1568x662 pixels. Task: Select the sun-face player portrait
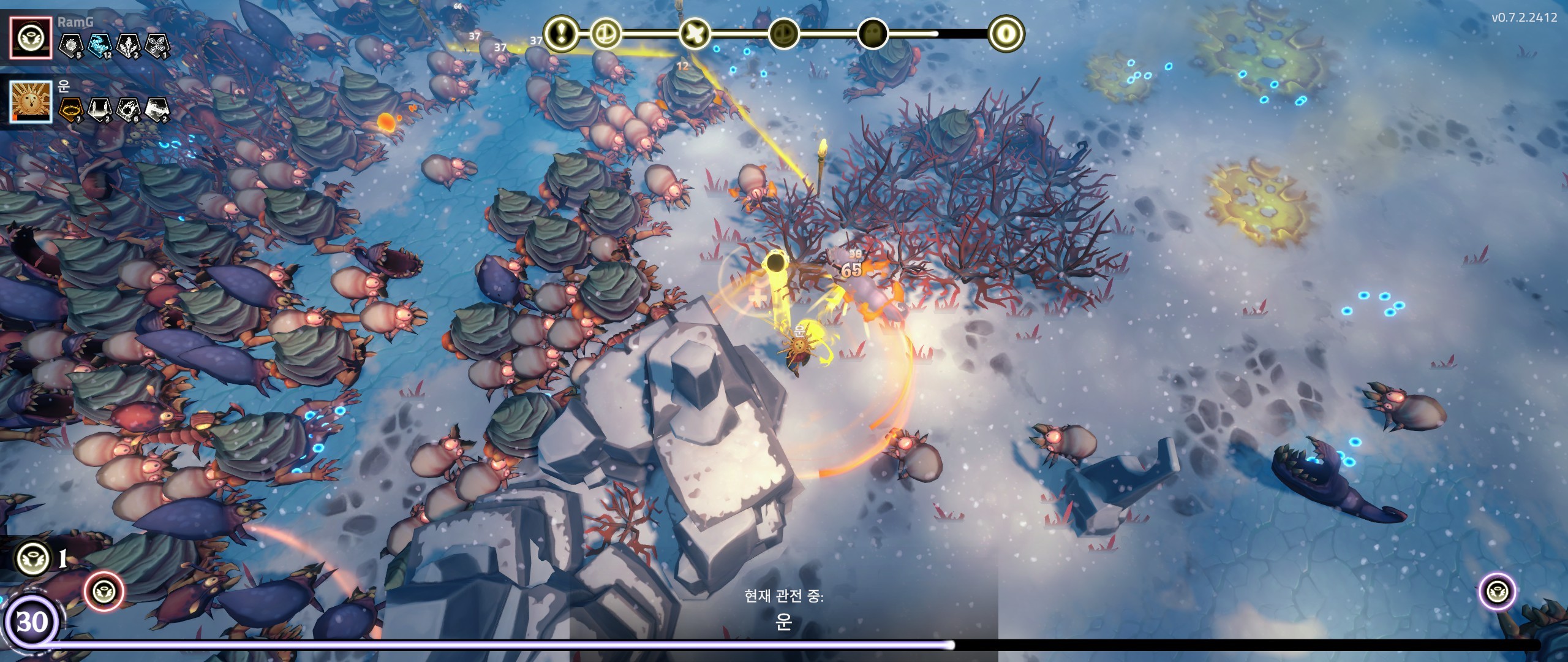[31, 102]
